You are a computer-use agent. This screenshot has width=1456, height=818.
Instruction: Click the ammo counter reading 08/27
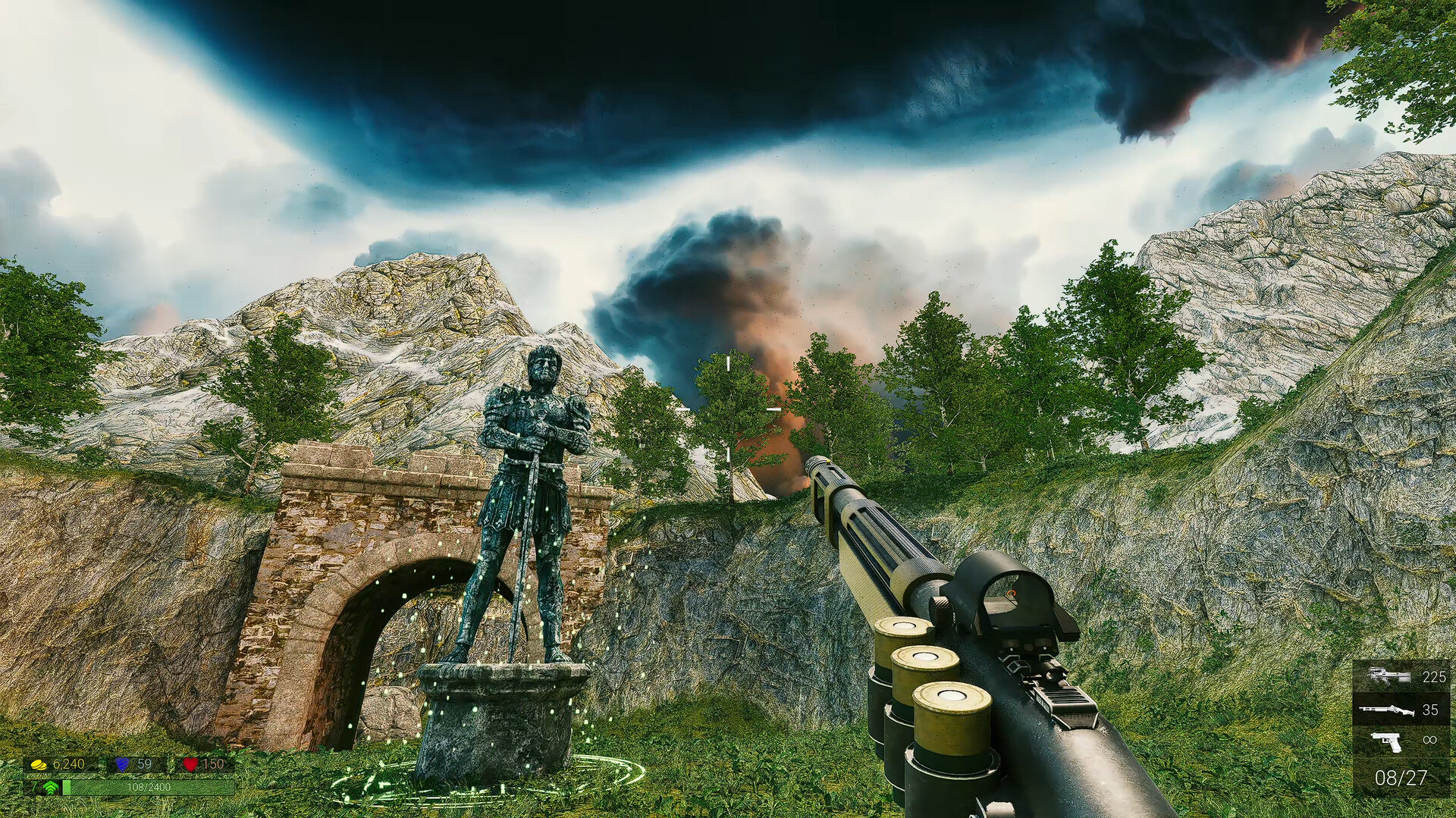[1400, 777]
